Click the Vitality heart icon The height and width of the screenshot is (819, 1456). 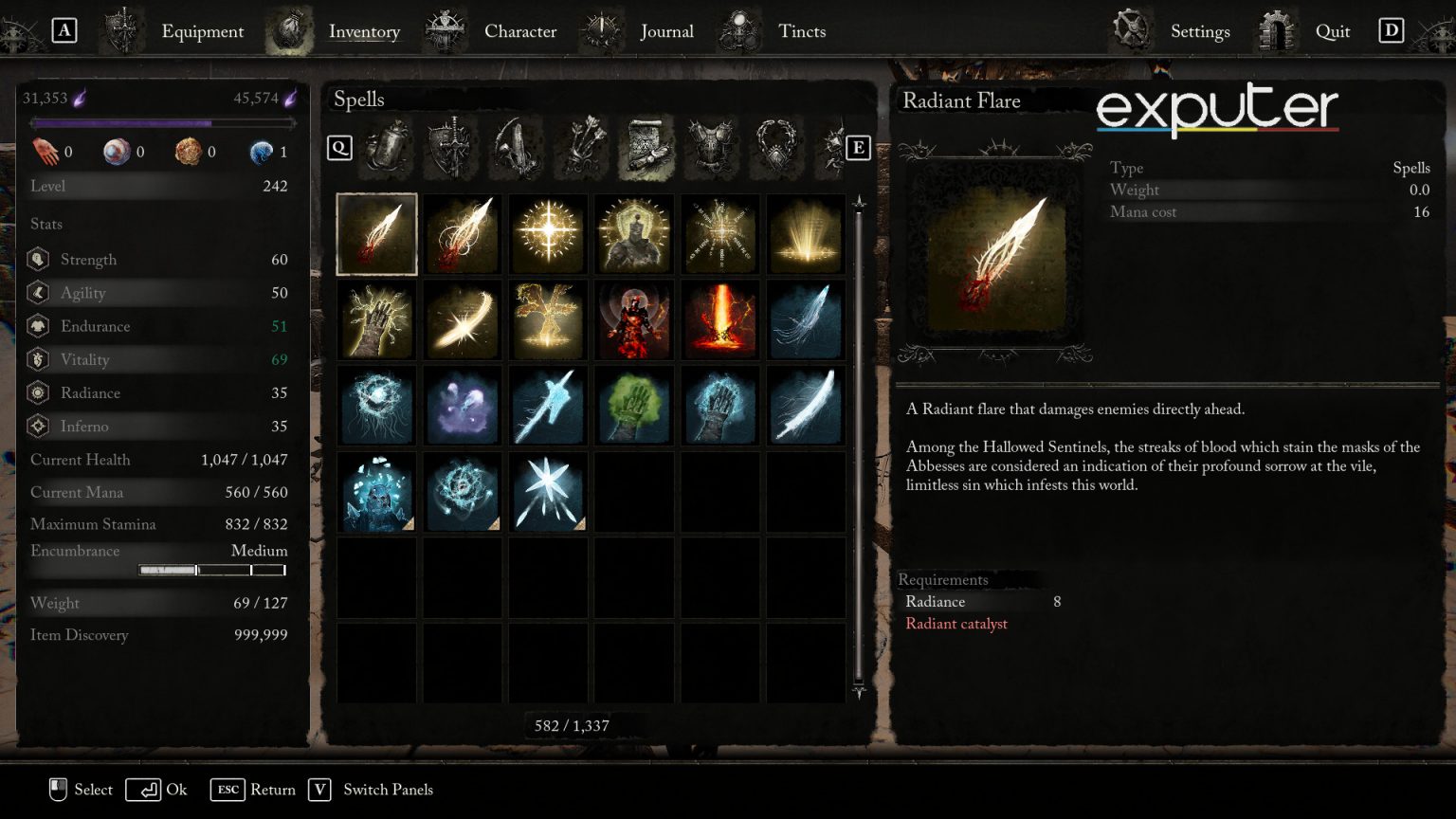pos(38,359)
